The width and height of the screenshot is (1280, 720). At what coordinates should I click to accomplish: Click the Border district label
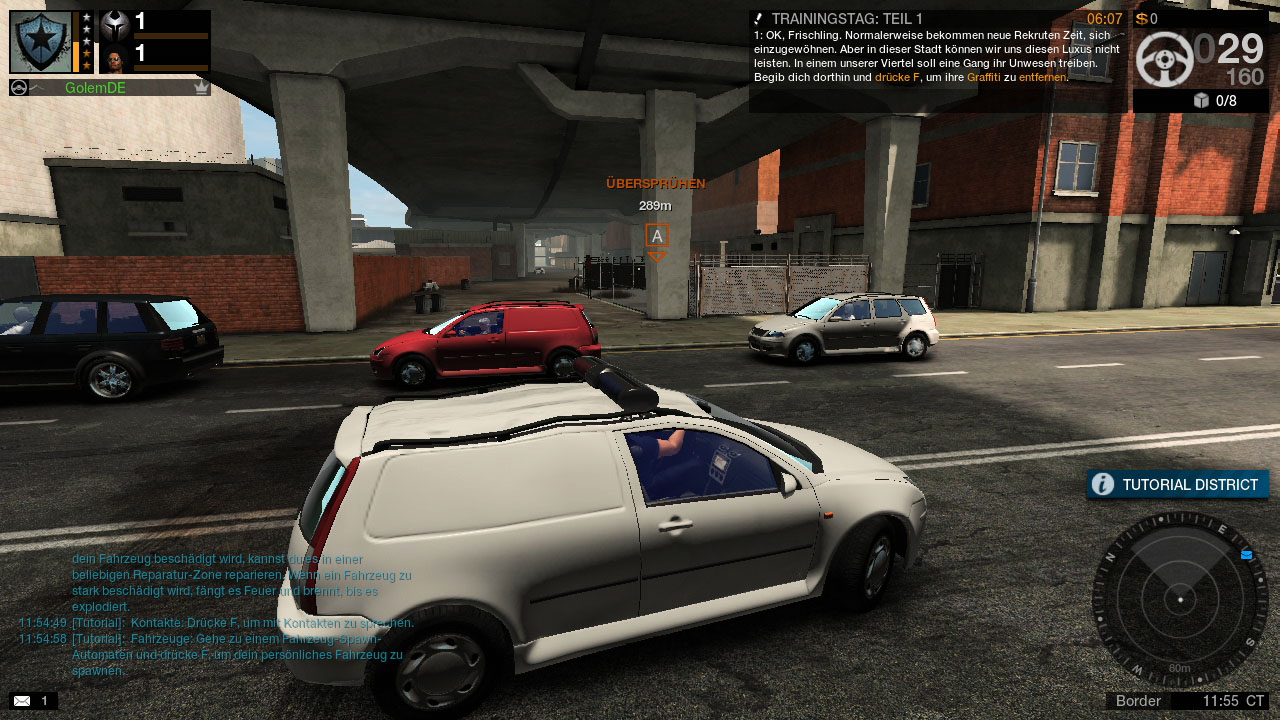(1138, 701)
